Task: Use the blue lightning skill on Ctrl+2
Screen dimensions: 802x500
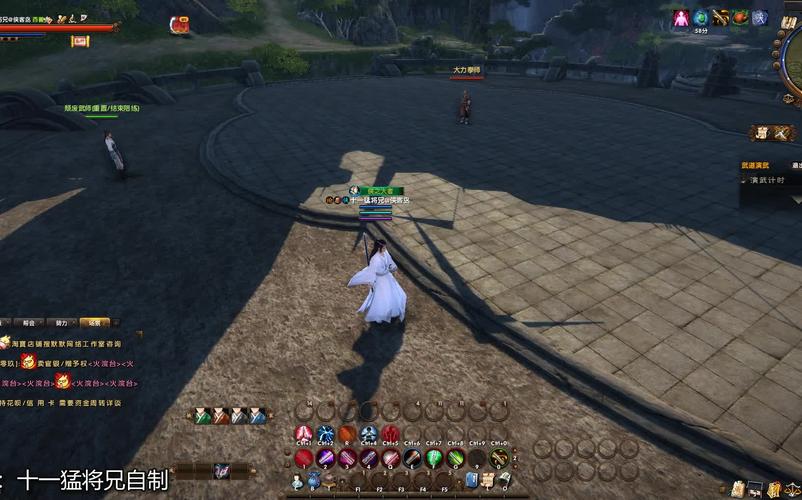Action: point(326,434)
